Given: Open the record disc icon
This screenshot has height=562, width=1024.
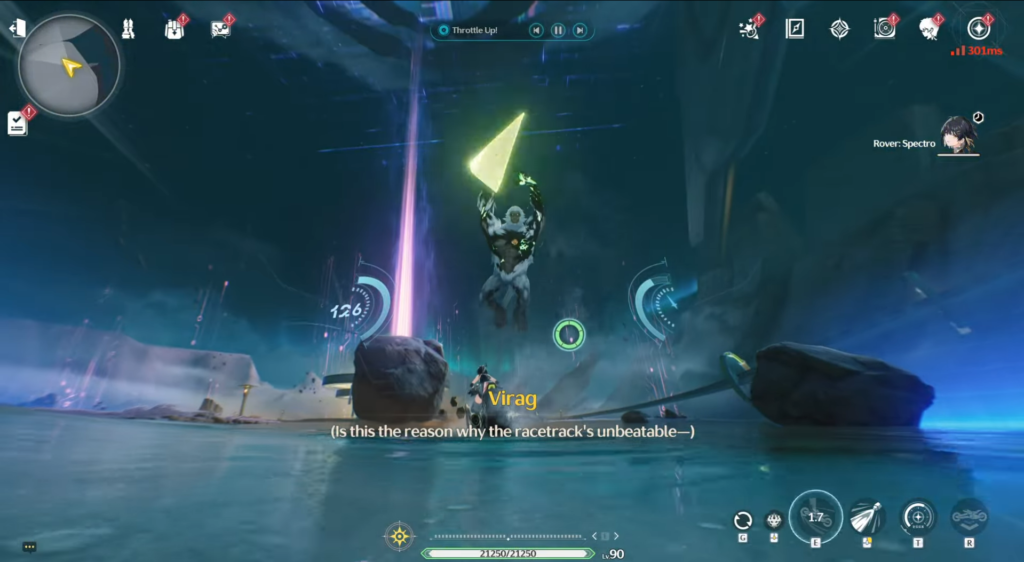Looking at the screenshot, I should coord(885,29).
